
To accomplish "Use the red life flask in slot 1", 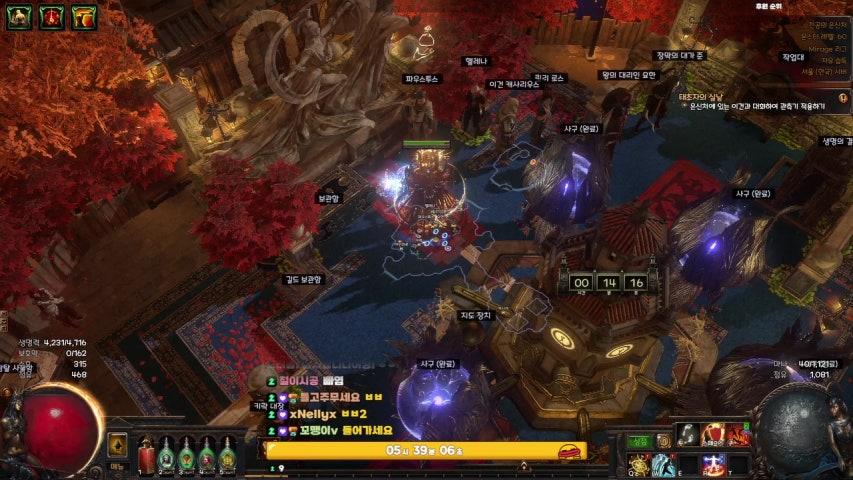I will click(x=147, y=455).
